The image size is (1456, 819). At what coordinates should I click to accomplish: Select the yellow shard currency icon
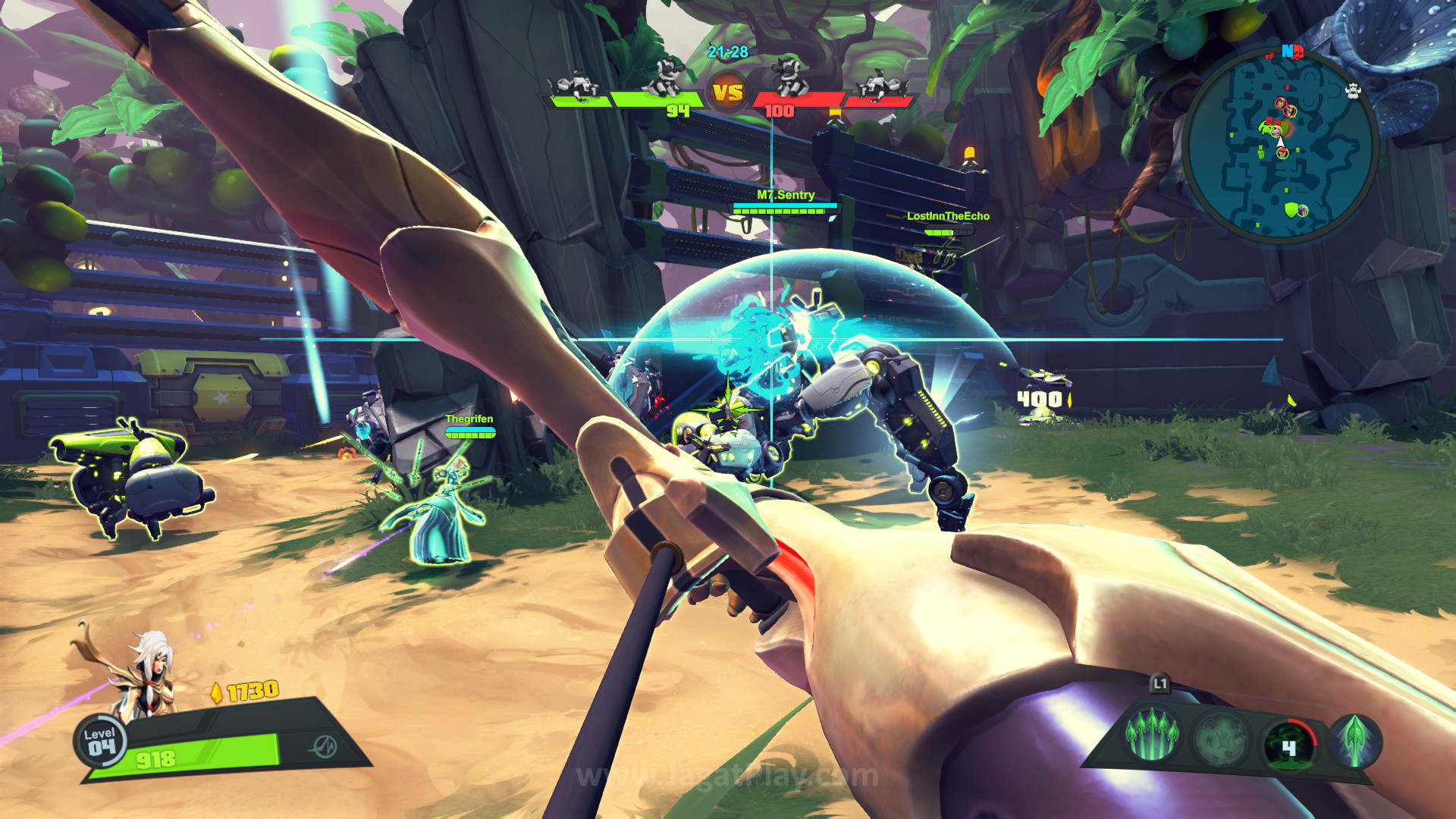[217, 692]
